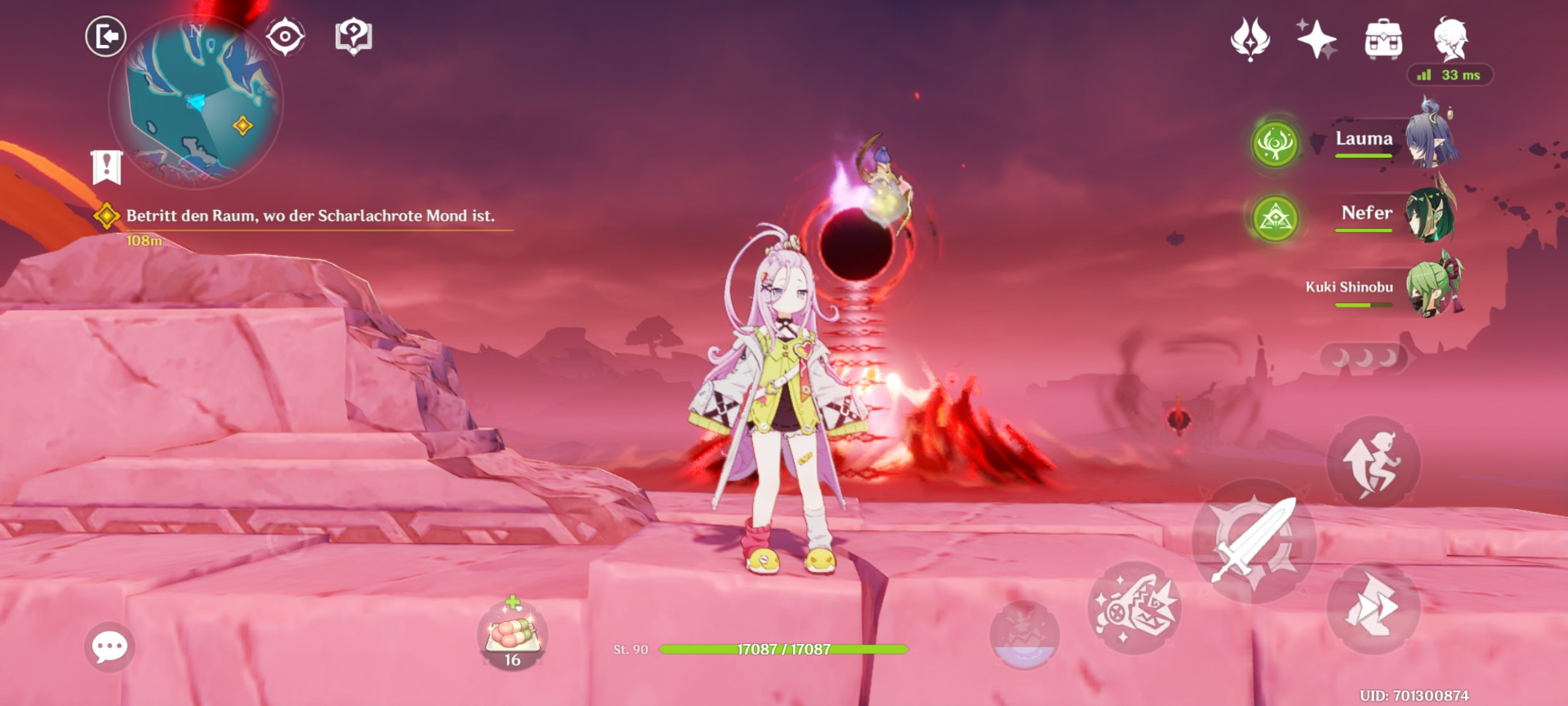This screenshot has height=706, width=1568.
Task: Open the question-mark tutorial guide icon
Action: [x=353, y=36]
